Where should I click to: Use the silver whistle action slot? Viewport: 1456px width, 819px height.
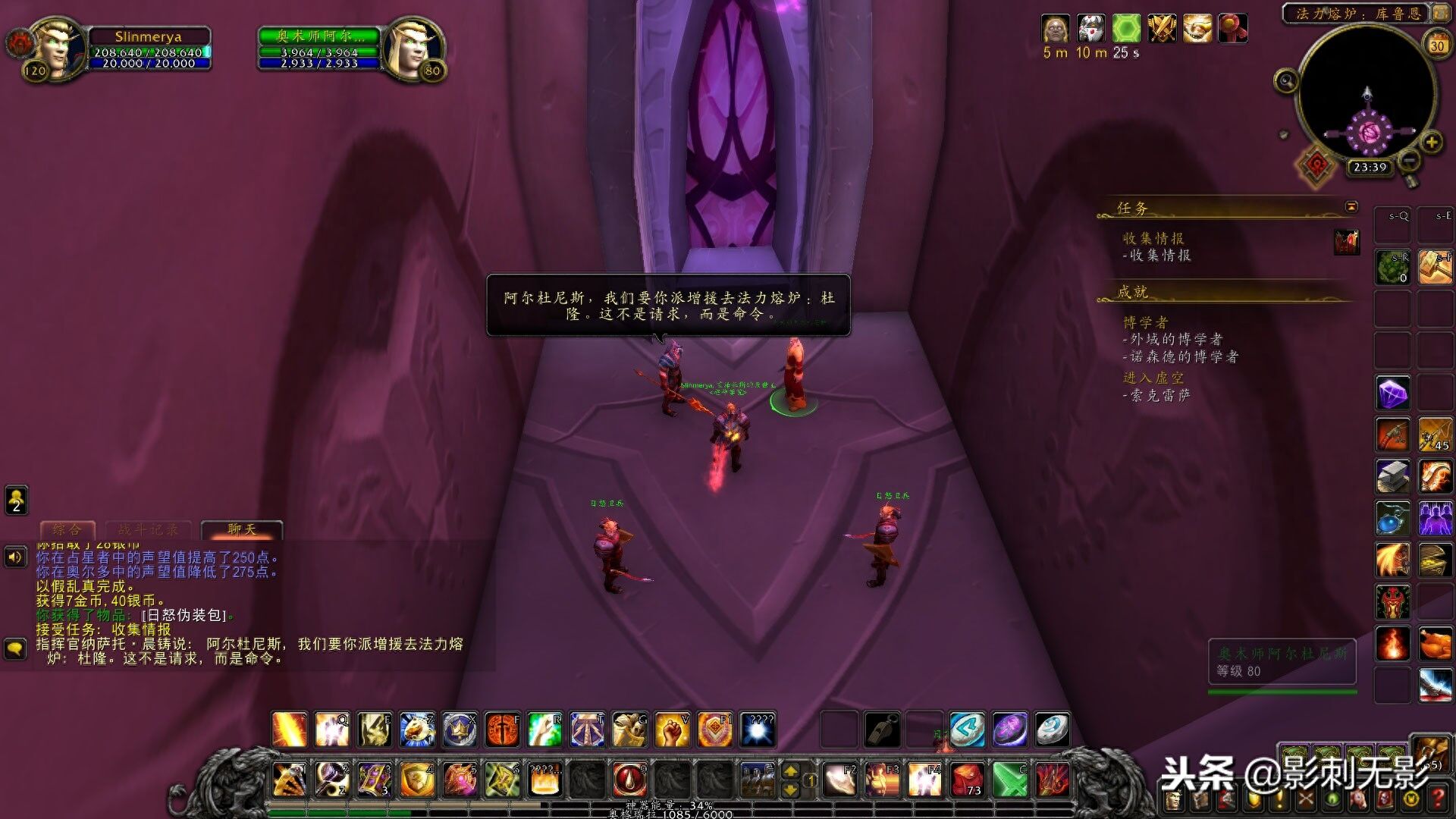883,730
